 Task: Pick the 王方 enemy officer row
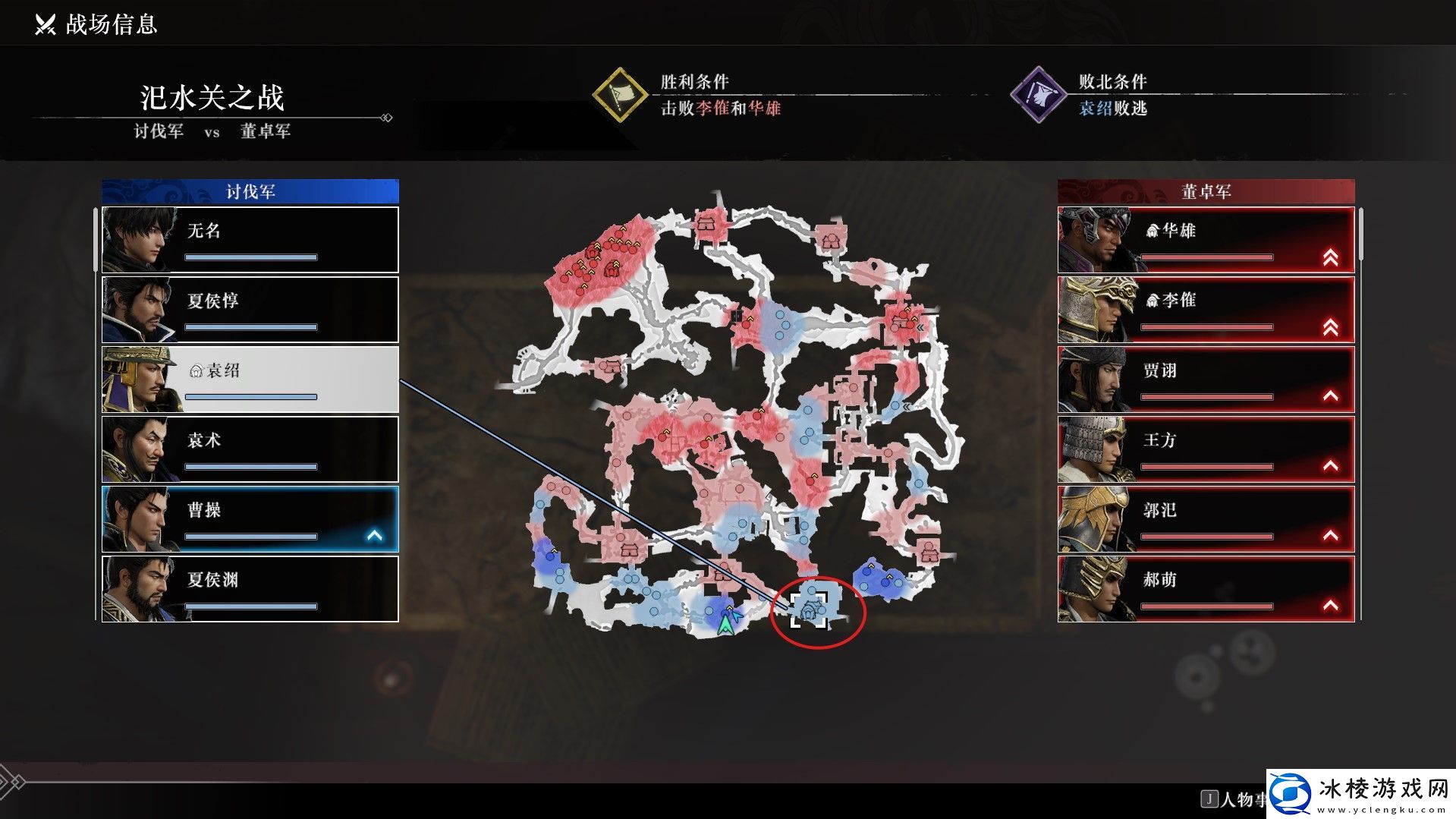[x=1206, y=449]
